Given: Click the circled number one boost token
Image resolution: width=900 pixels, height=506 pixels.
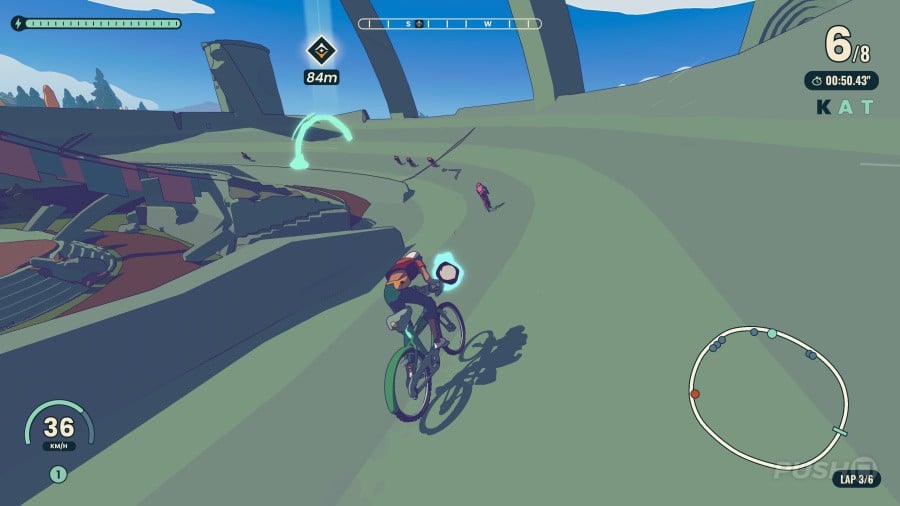Looking at the screenshot, I should coord(58,475).
